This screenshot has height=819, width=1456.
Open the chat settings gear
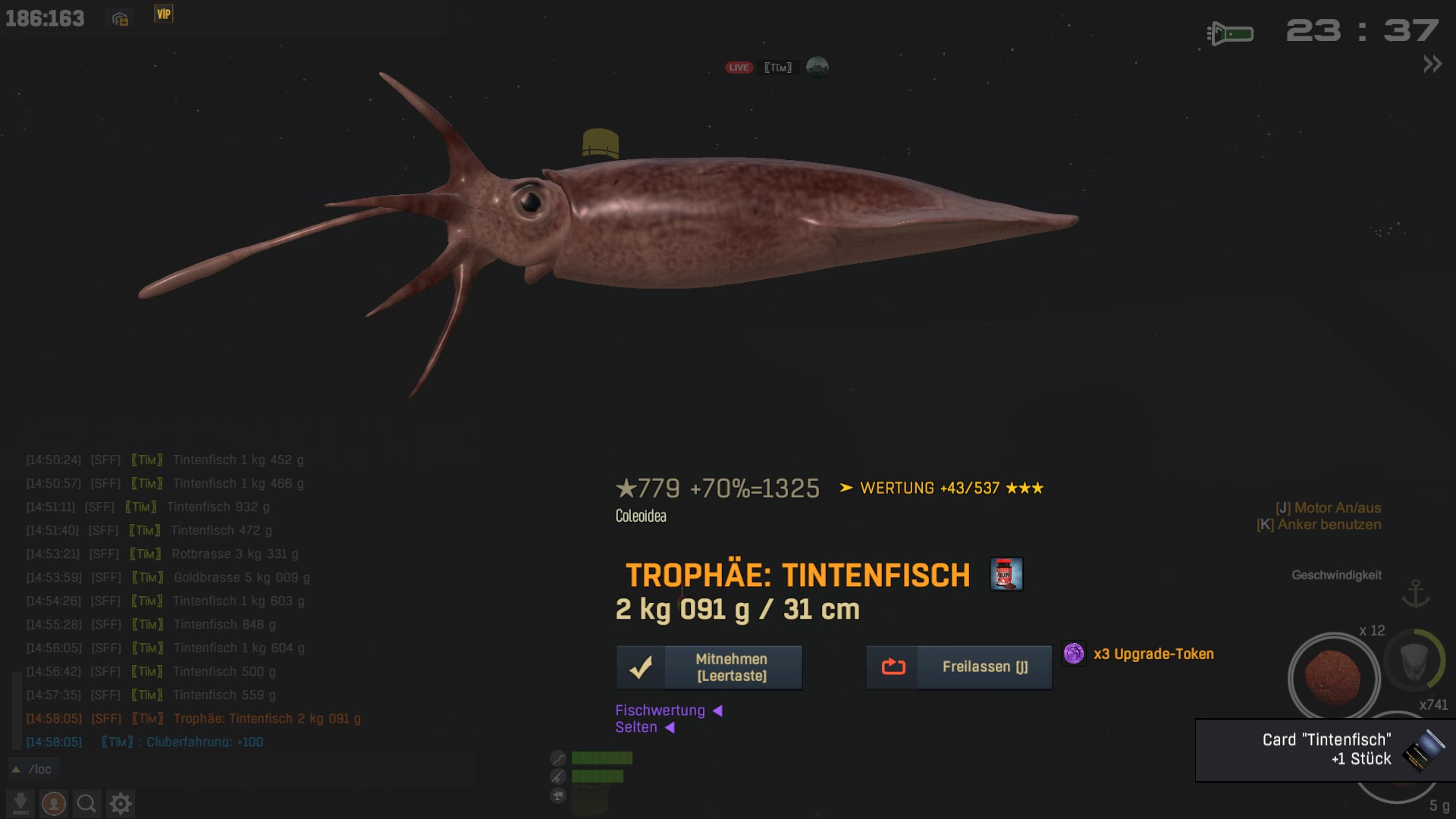click(121, 803)
